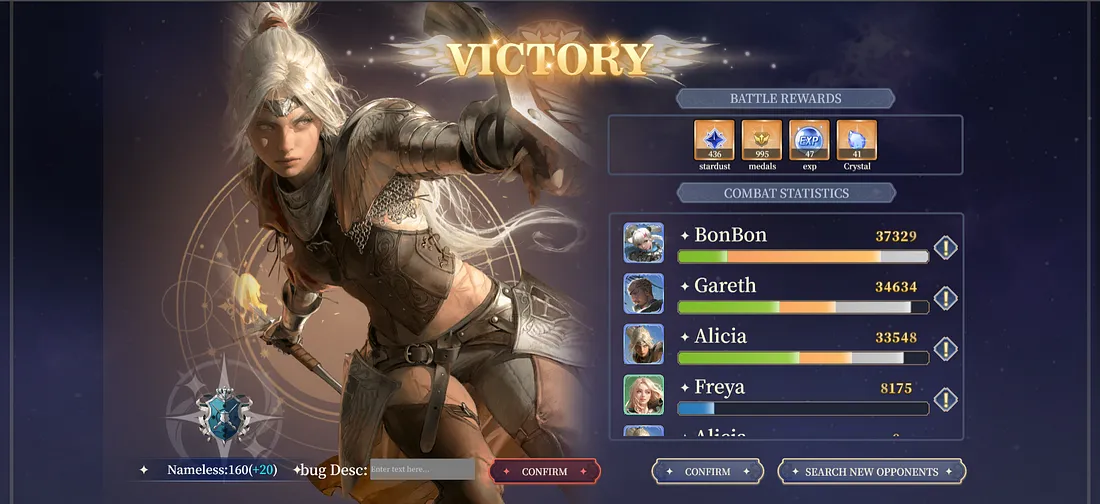The height and width of the screenshot is (504, 1100).
Task: Click the blue Confirm button below combat statistics
Action: 707,472
